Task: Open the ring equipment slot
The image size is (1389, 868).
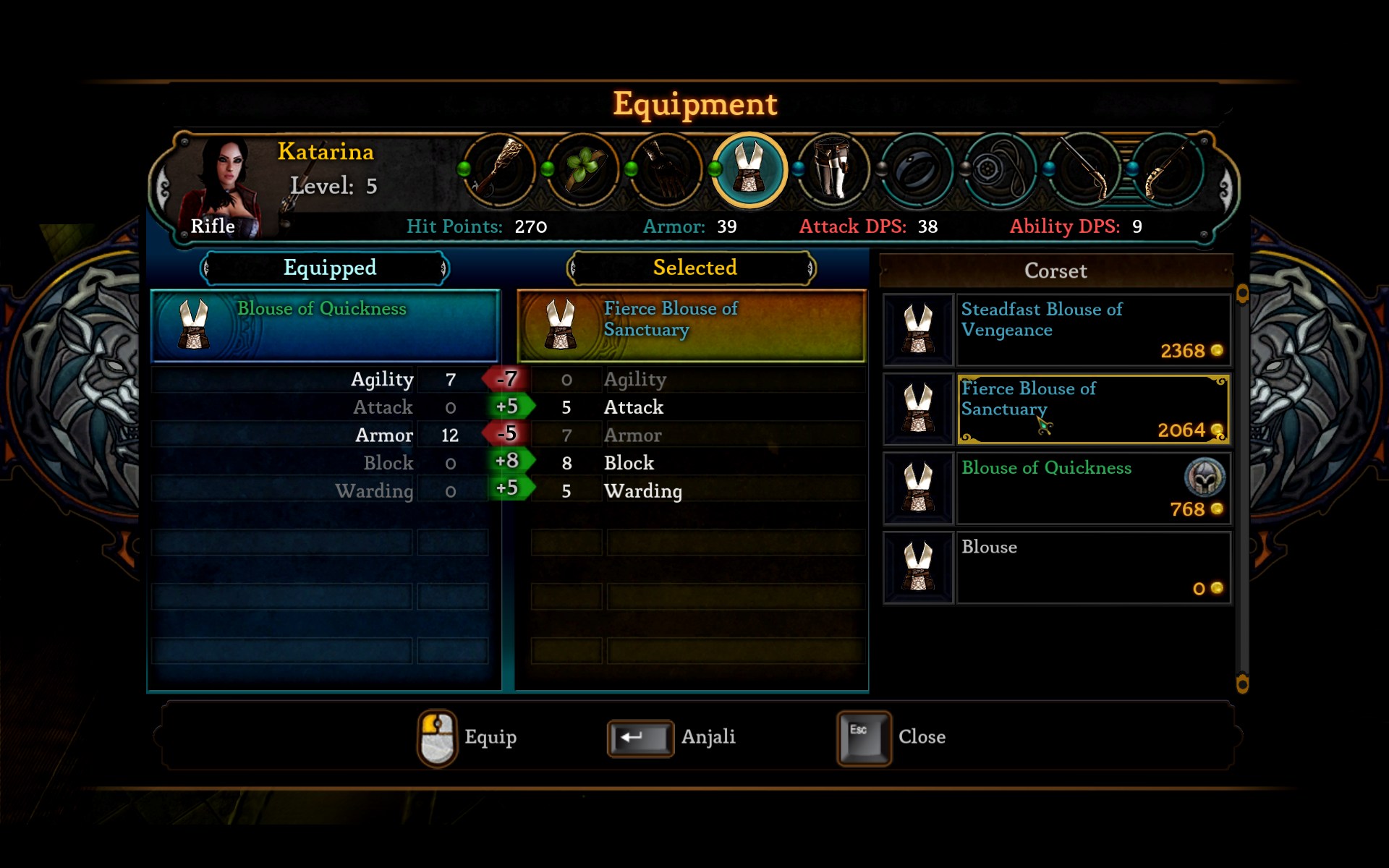Action: pos(917,170)
